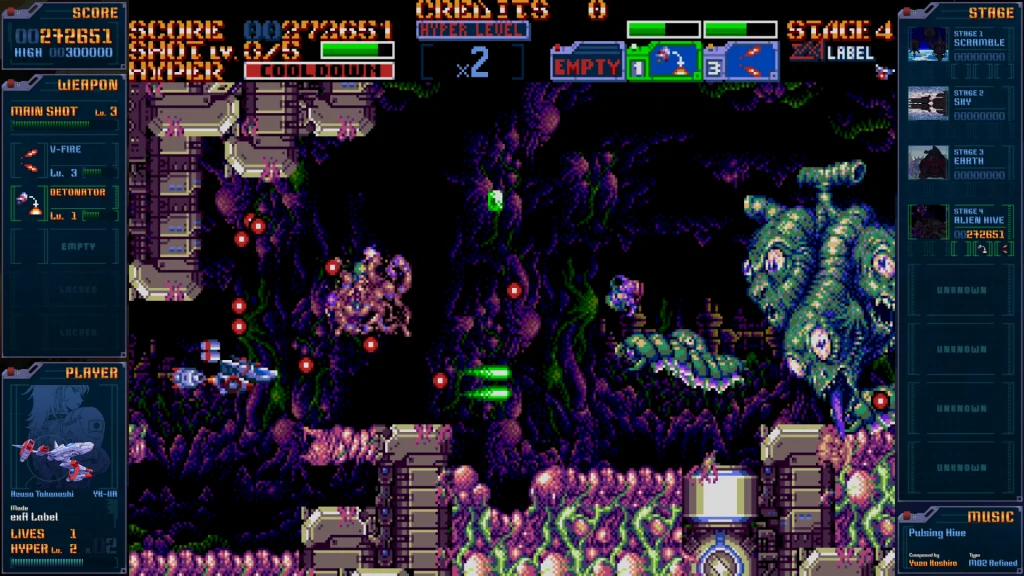Viewport: 1024px width, 576px height.
Task: Open the Stage 1 Scramble thumbnail
Action: 928,45
